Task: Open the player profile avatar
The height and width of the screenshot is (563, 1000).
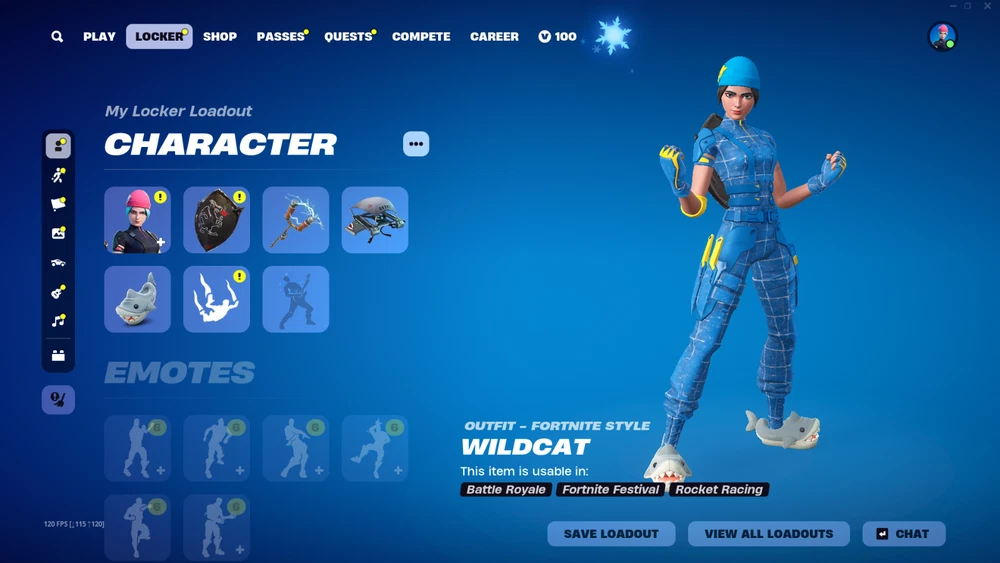Action: pos(942,36)
